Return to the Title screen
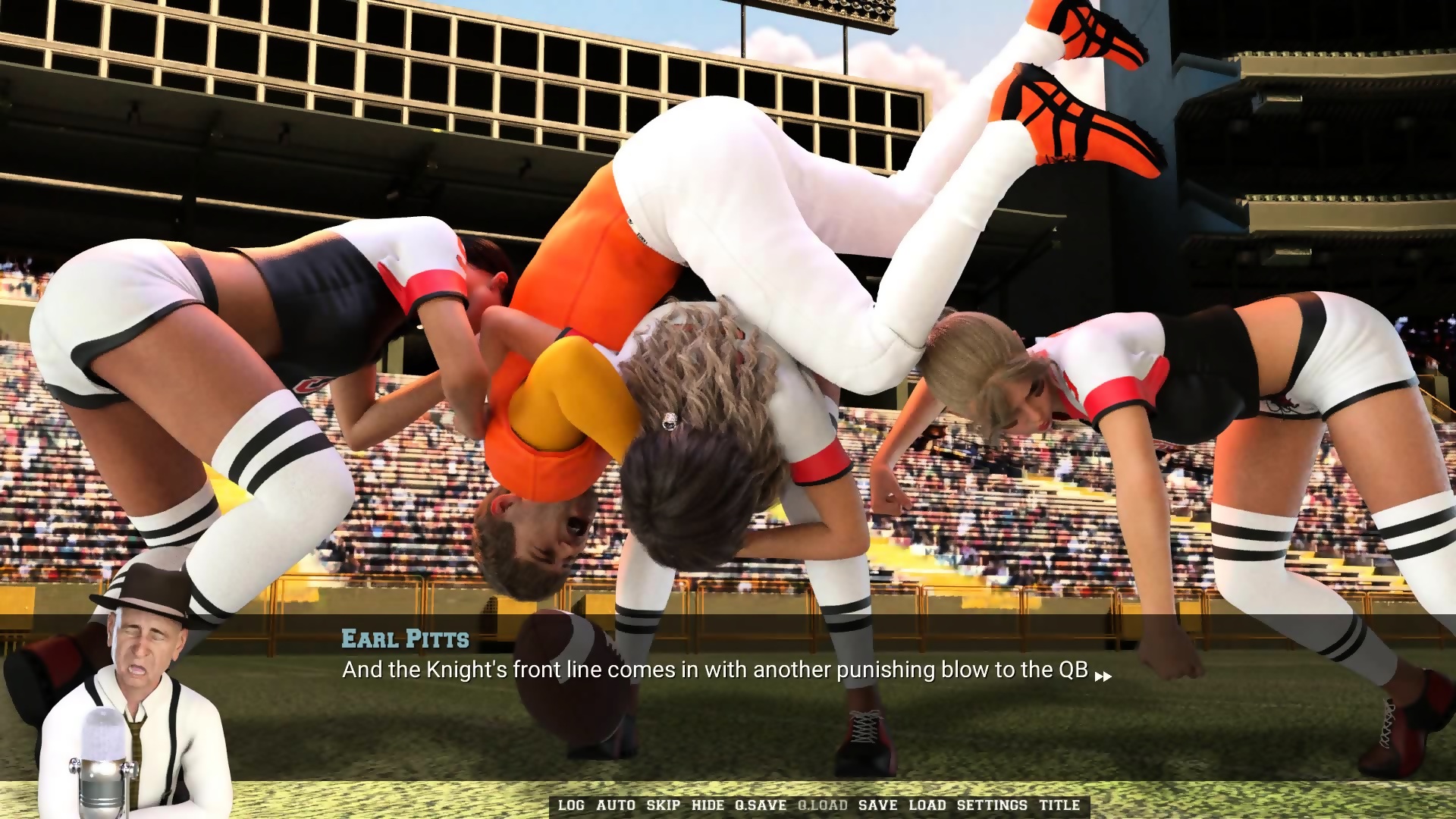This screenshot has height=819, width=1456. (1059, 805)
